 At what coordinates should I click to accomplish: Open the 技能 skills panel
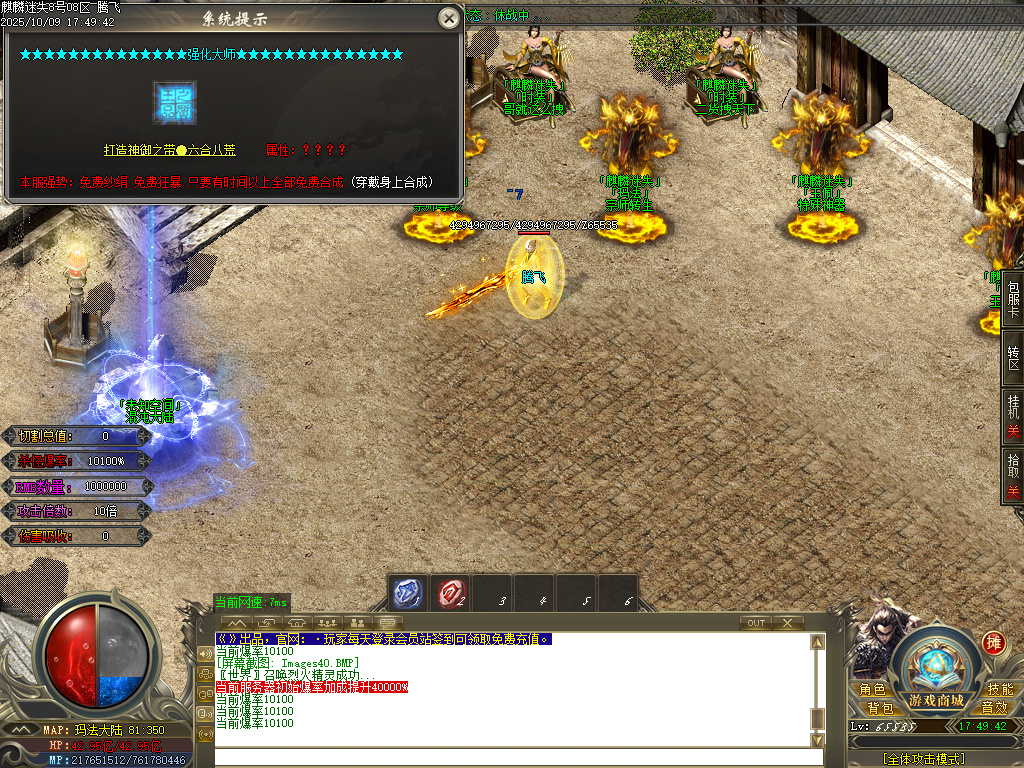1000,690
